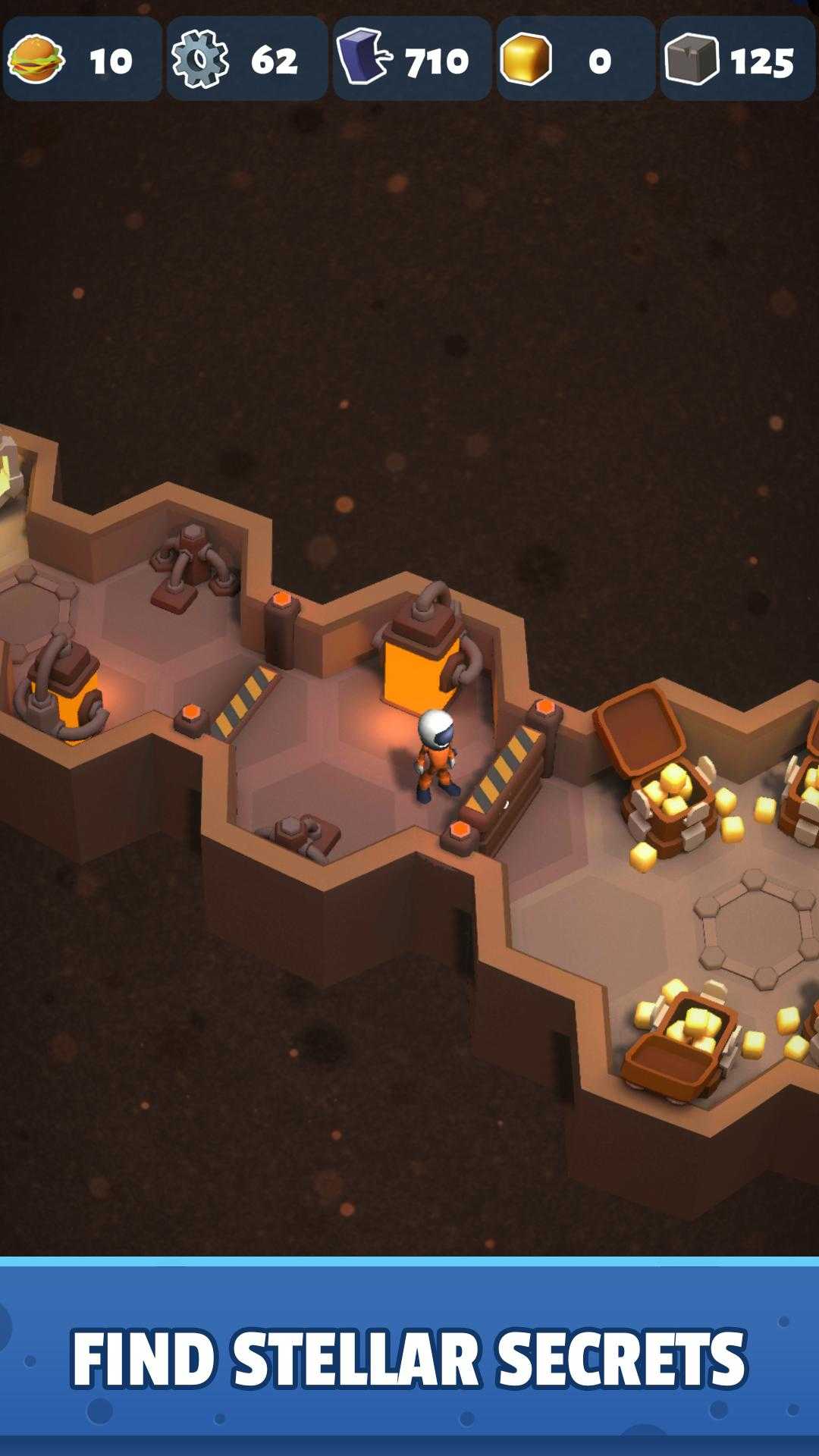The image size is (819, 1456).
Task: Choose the gray stone block counter
Action: point(737,59)
